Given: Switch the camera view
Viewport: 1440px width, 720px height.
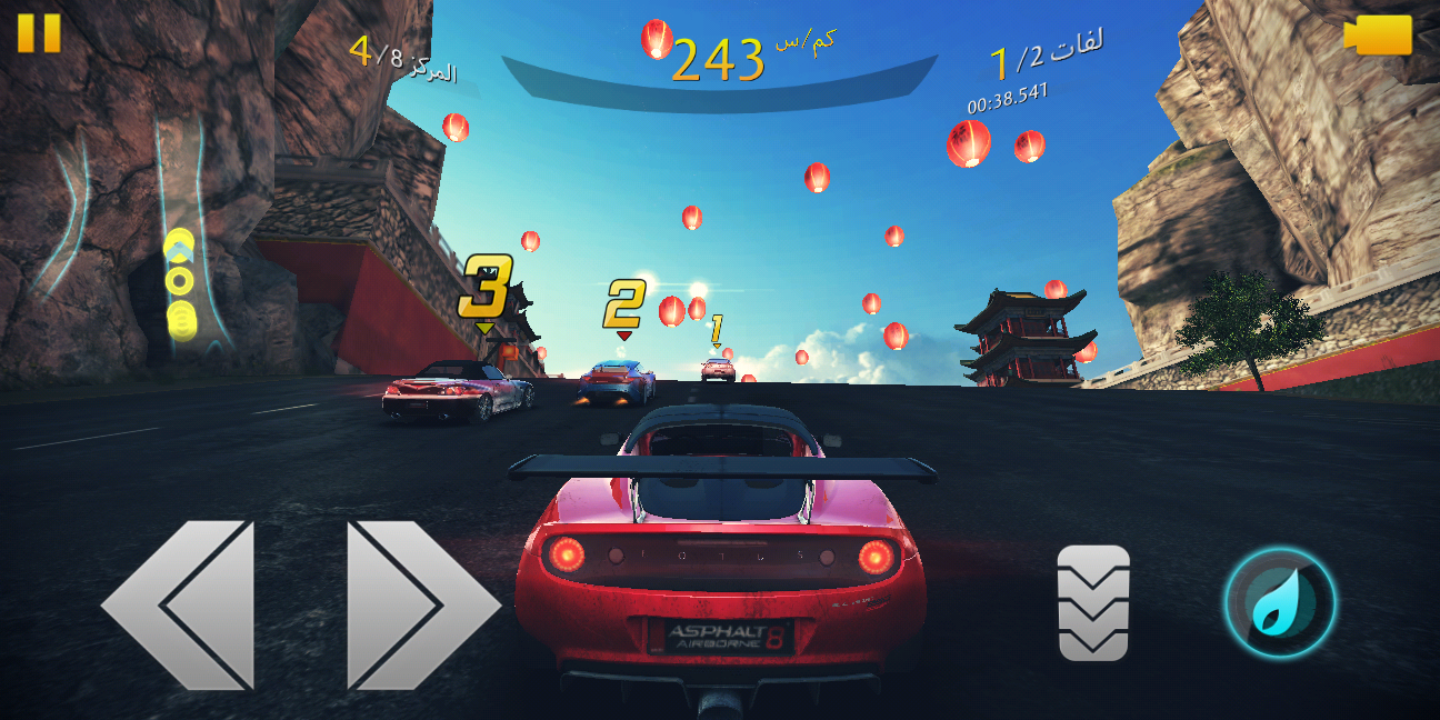Looking at the screenshot, I should (1378, 36).
